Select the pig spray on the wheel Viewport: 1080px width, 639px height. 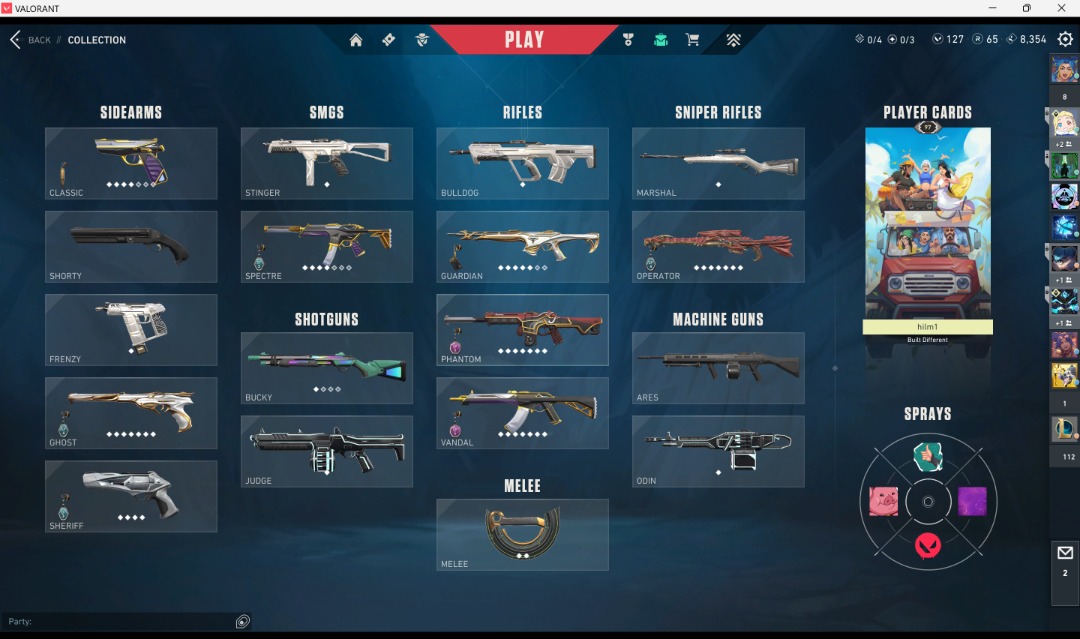click(x=883, y=501)
